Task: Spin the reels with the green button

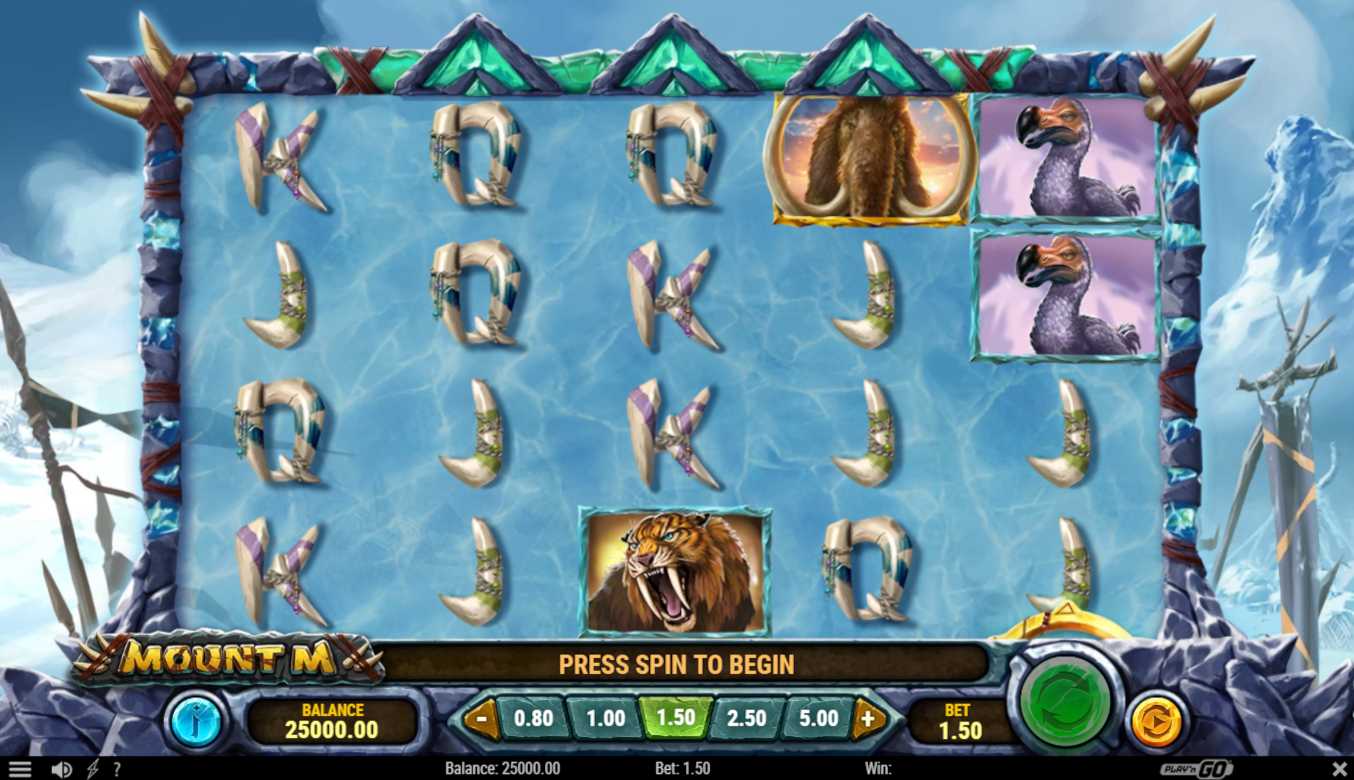Action: point(1062,699)
